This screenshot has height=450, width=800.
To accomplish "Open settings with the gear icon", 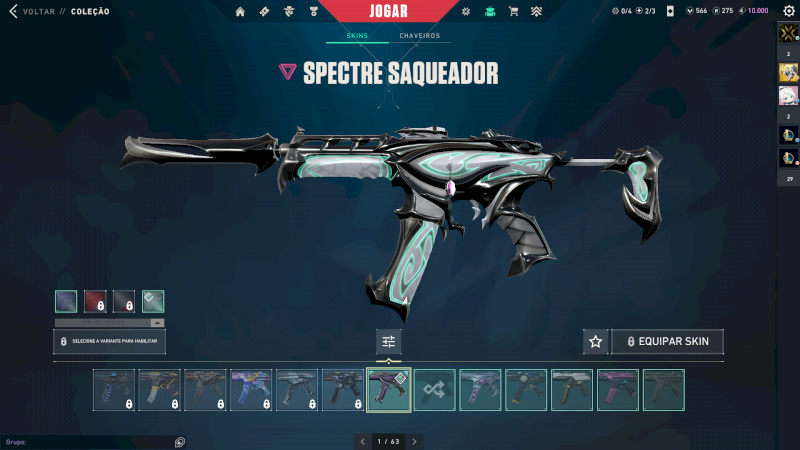I will tap(788, 12).
